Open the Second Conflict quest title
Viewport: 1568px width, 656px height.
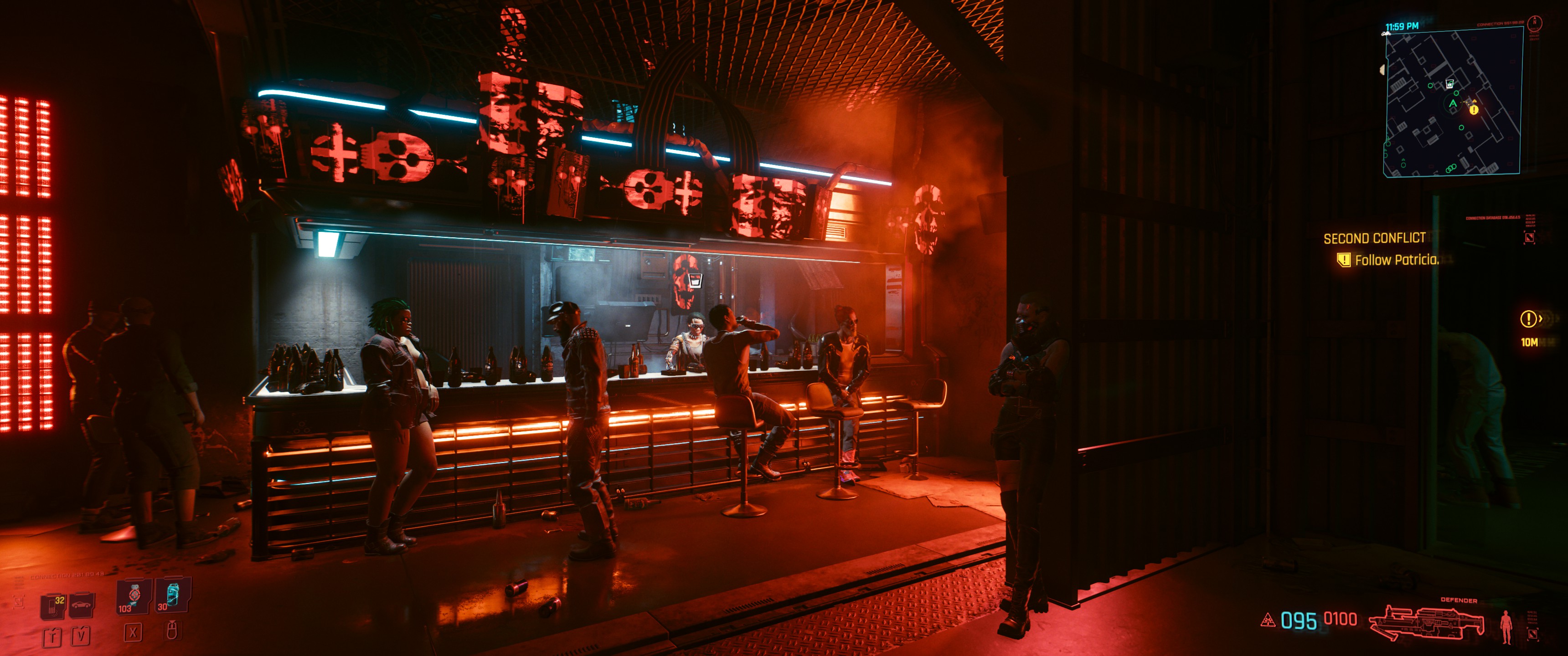tap(1374, 238)
